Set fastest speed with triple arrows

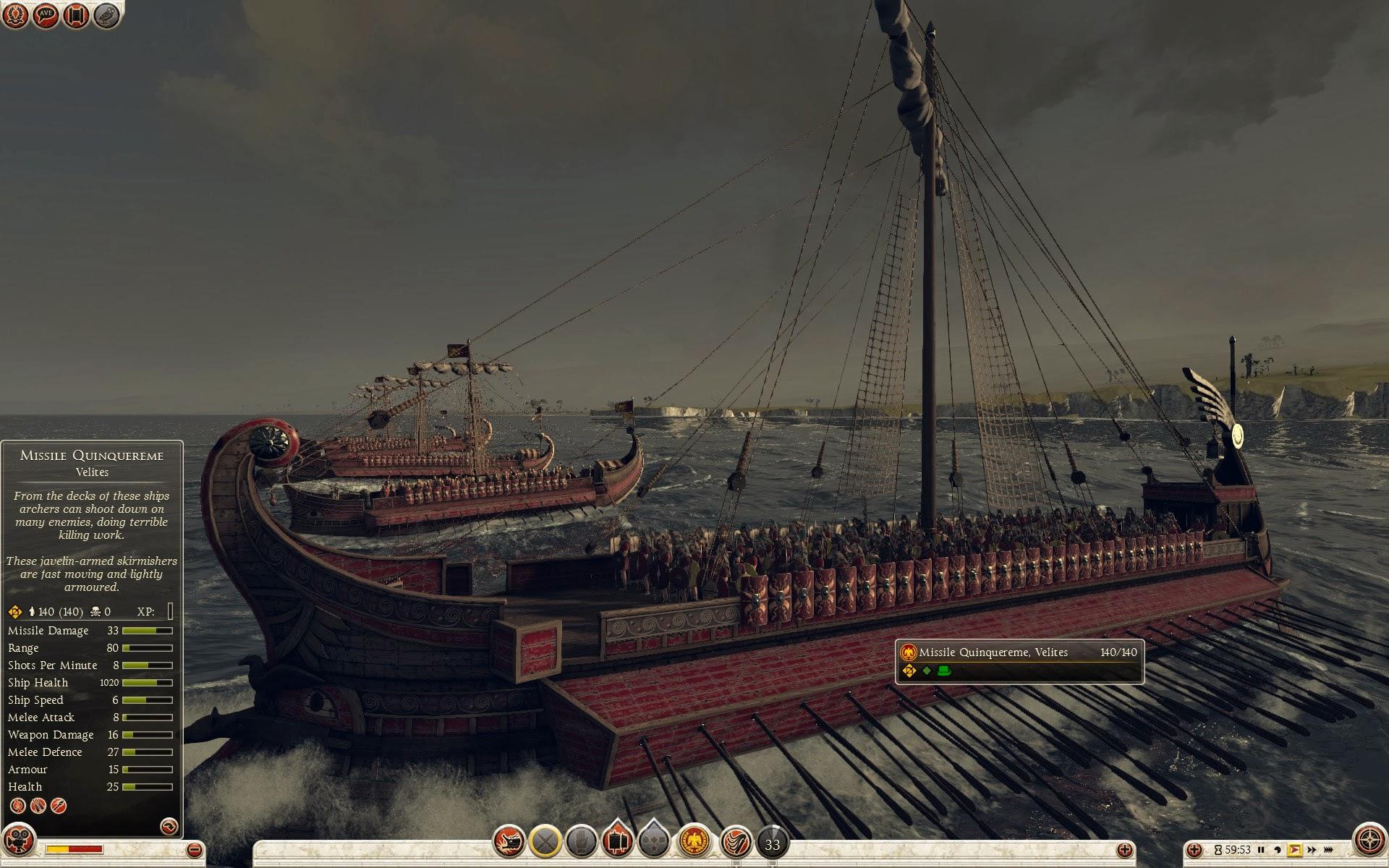coord(1330,850)
